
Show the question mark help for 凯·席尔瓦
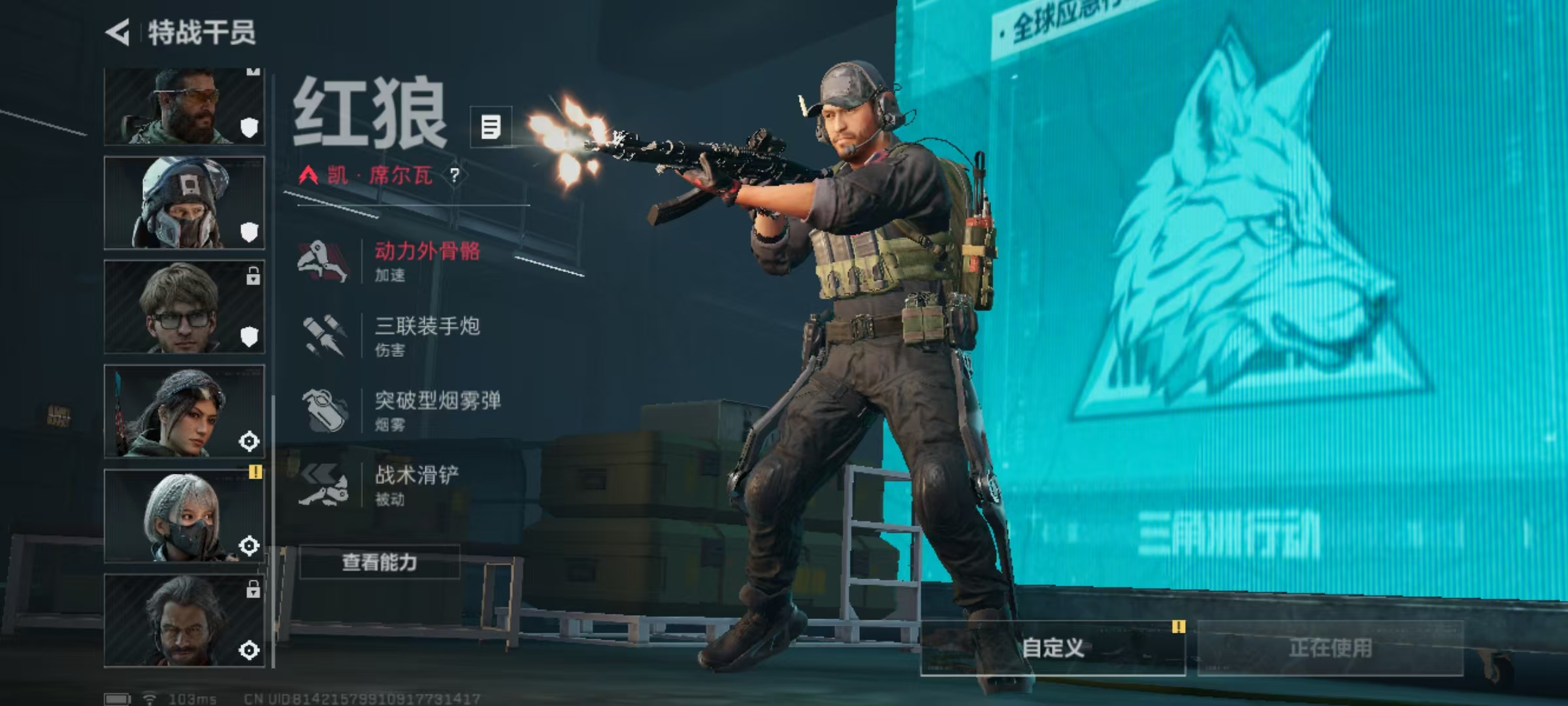[454, 175]
